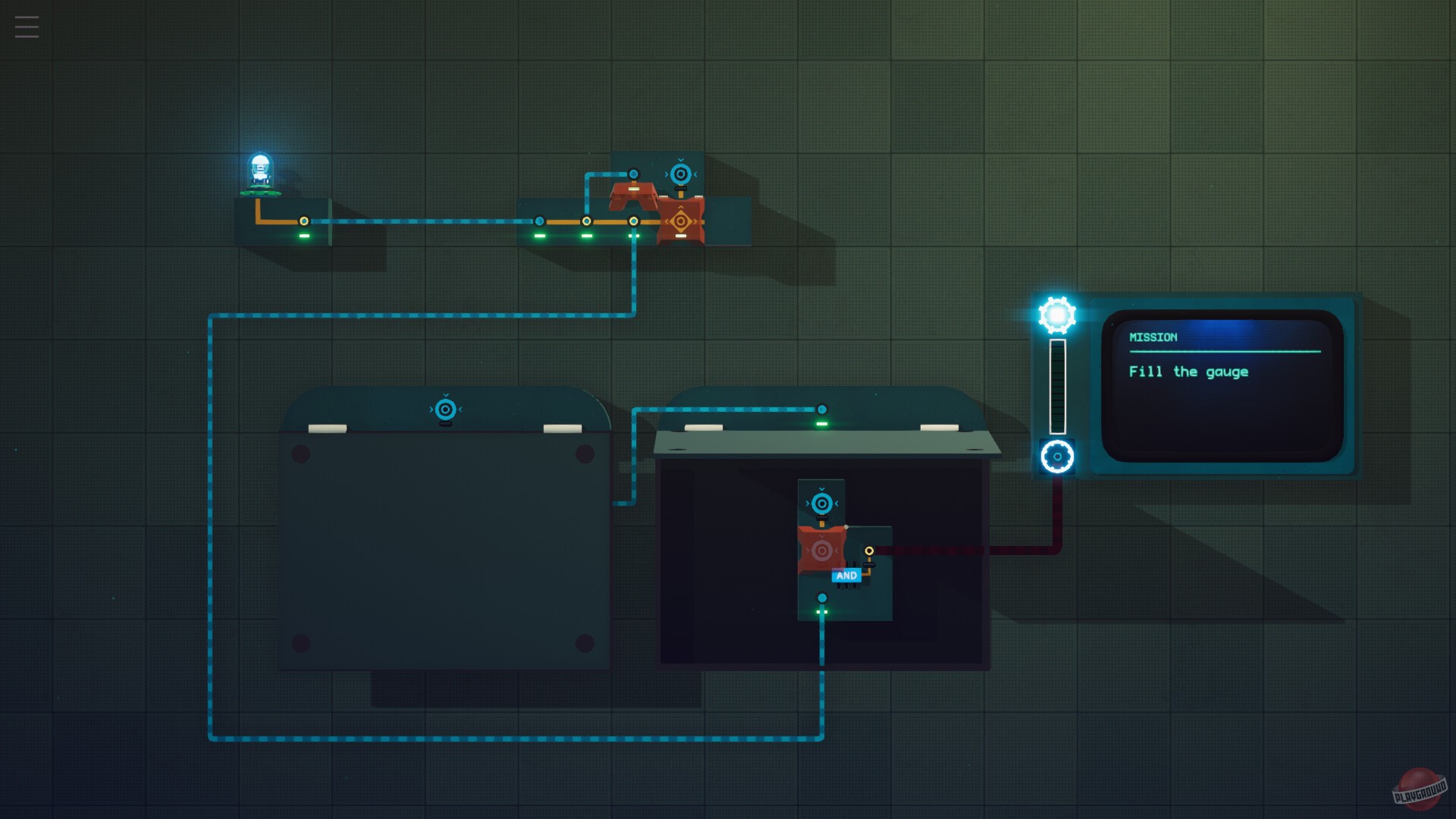Toggle the green connector on the middle cabinet top
1456x819 pixels.
(x=821, y=409)
